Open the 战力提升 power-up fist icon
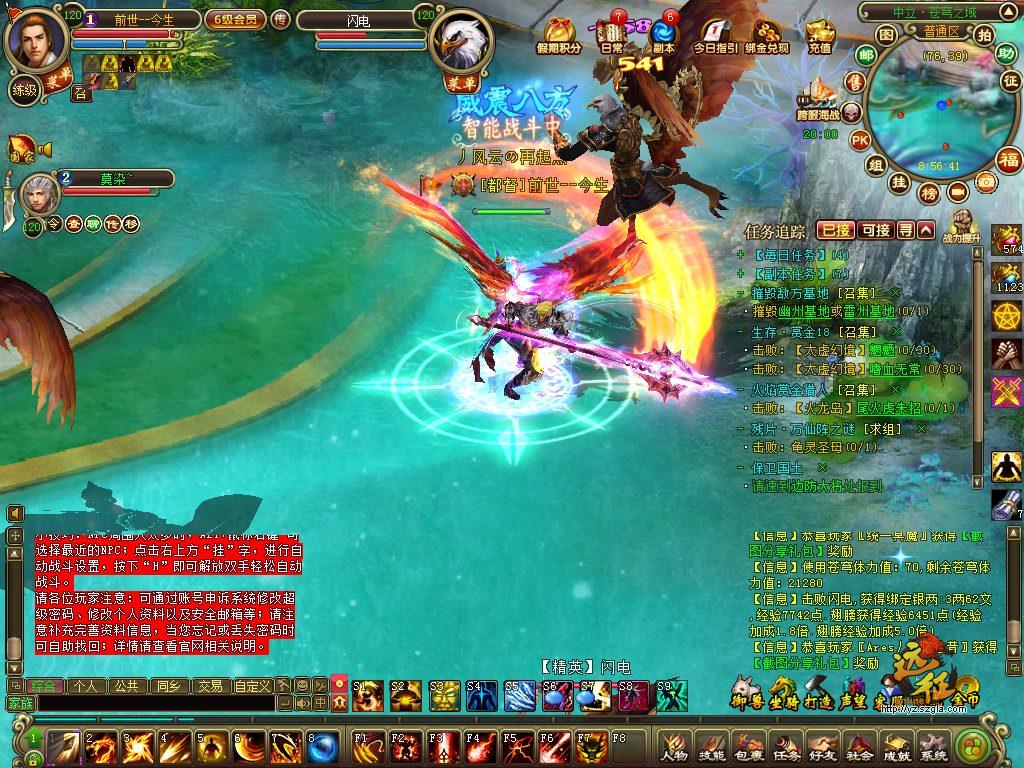This screenshot has width=1024, height=768. tap(961, 224)
